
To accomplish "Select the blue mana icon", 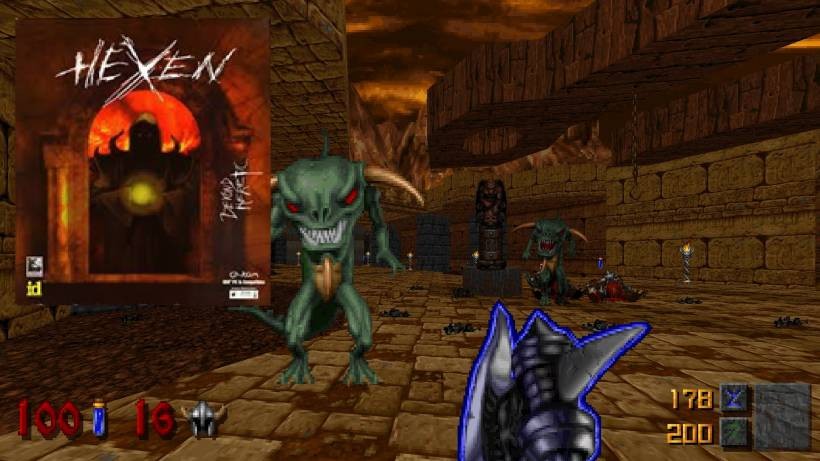I will pyautogui.click(x=732, y=399).
